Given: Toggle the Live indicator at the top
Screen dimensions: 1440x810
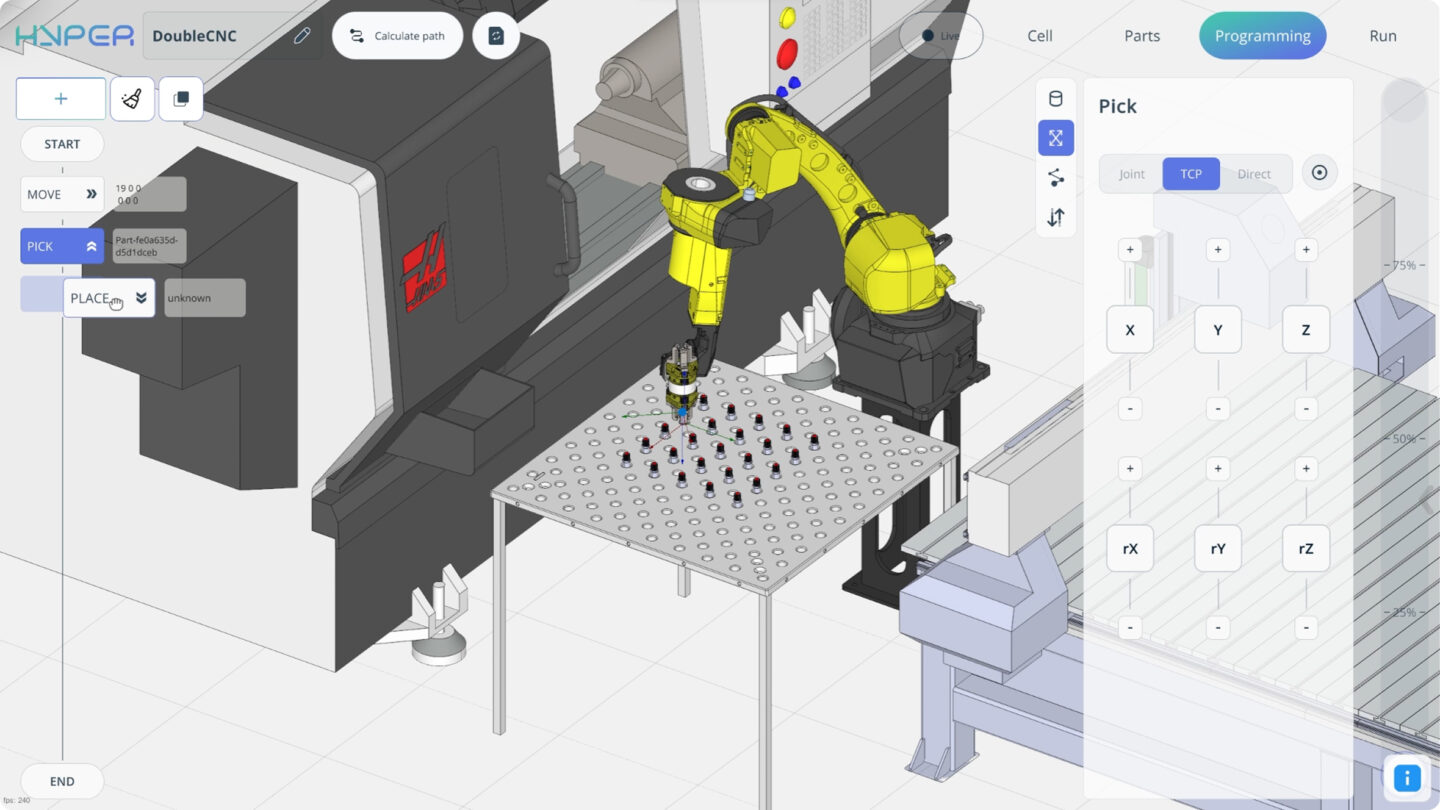Looking at the screenshot, I should 940,35.
